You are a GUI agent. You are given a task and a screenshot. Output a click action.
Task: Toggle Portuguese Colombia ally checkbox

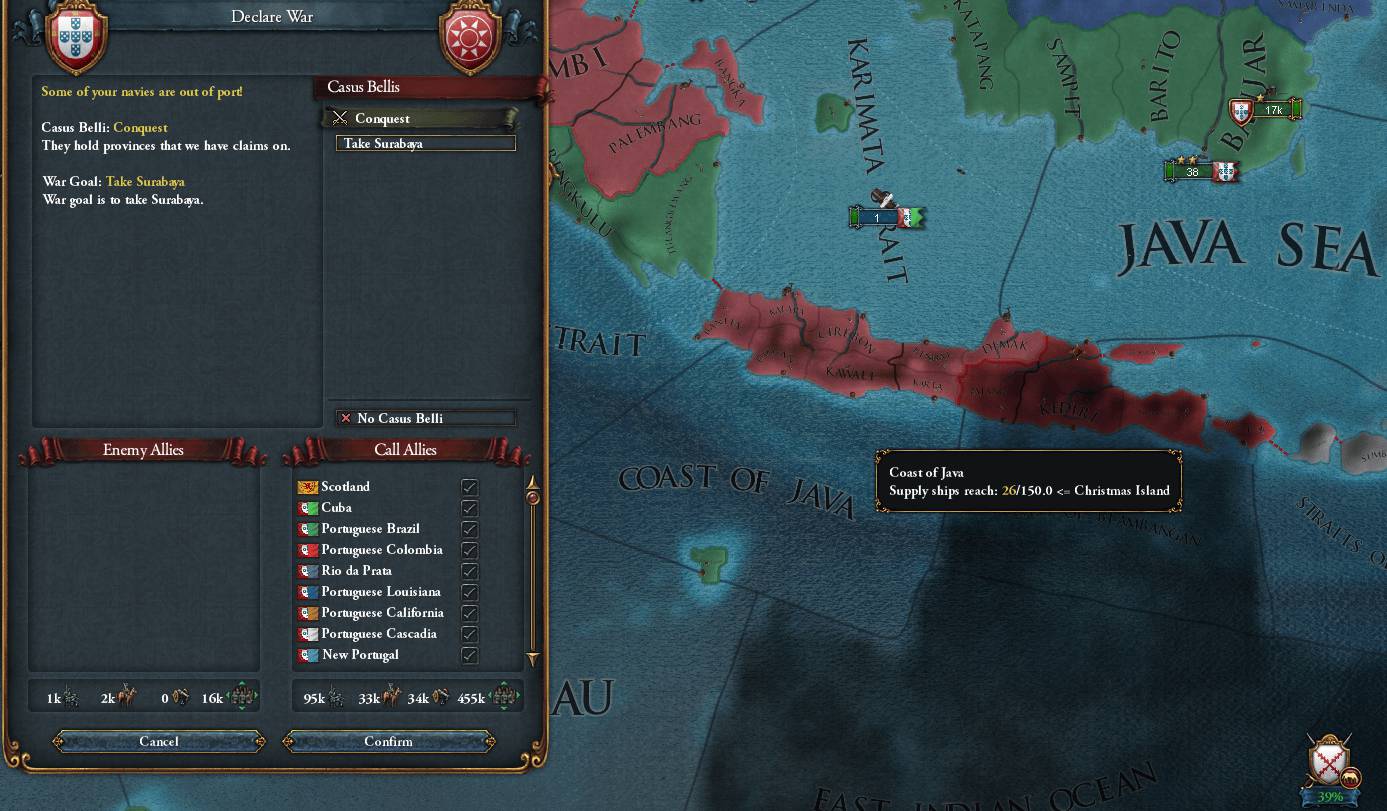pyautogui.click(x=469, y=550)
